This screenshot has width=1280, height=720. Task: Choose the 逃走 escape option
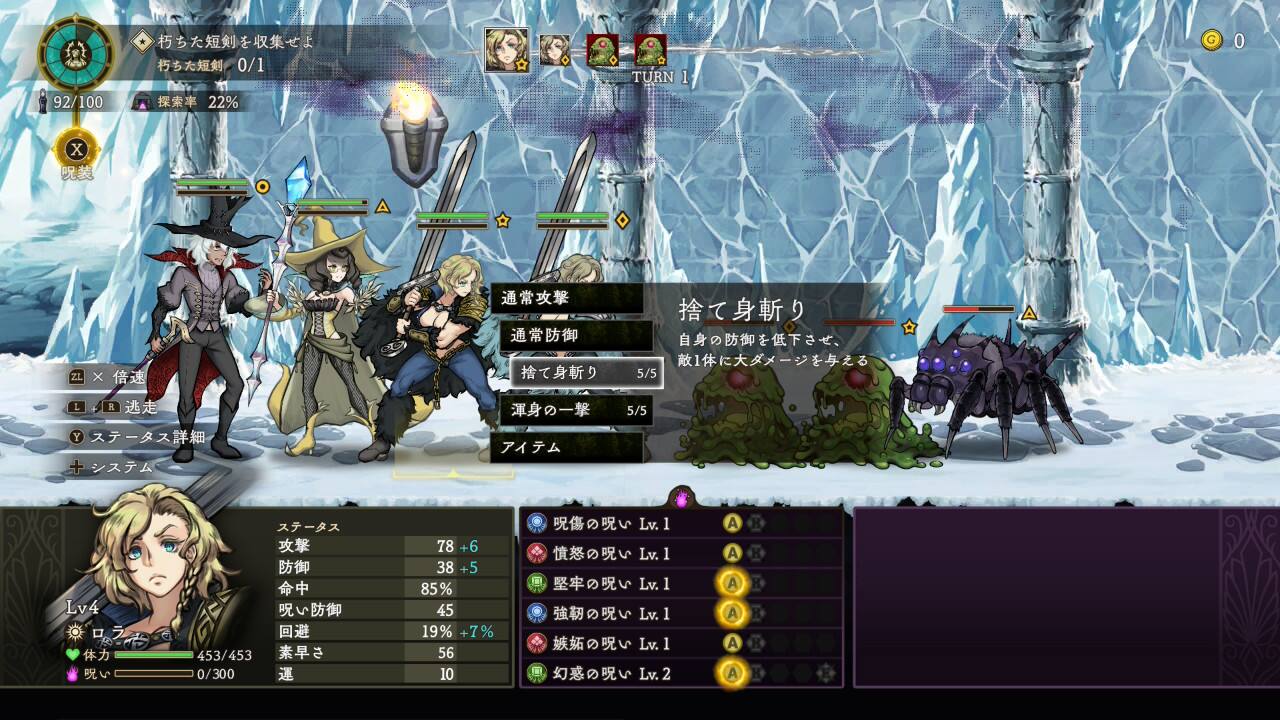(112, 407)
